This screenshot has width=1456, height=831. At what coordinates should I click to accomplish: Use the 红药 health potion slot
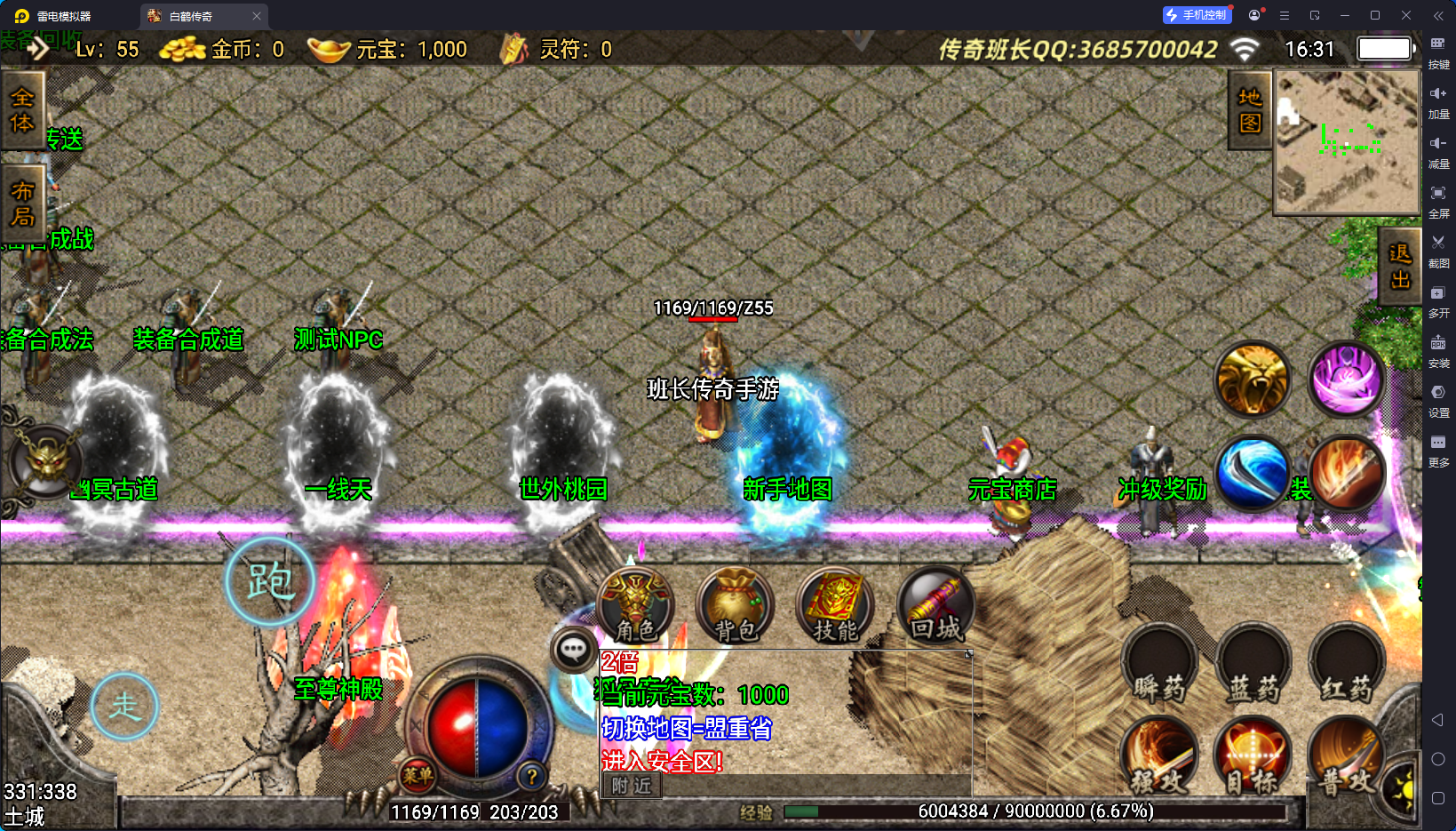[1347, 664]
